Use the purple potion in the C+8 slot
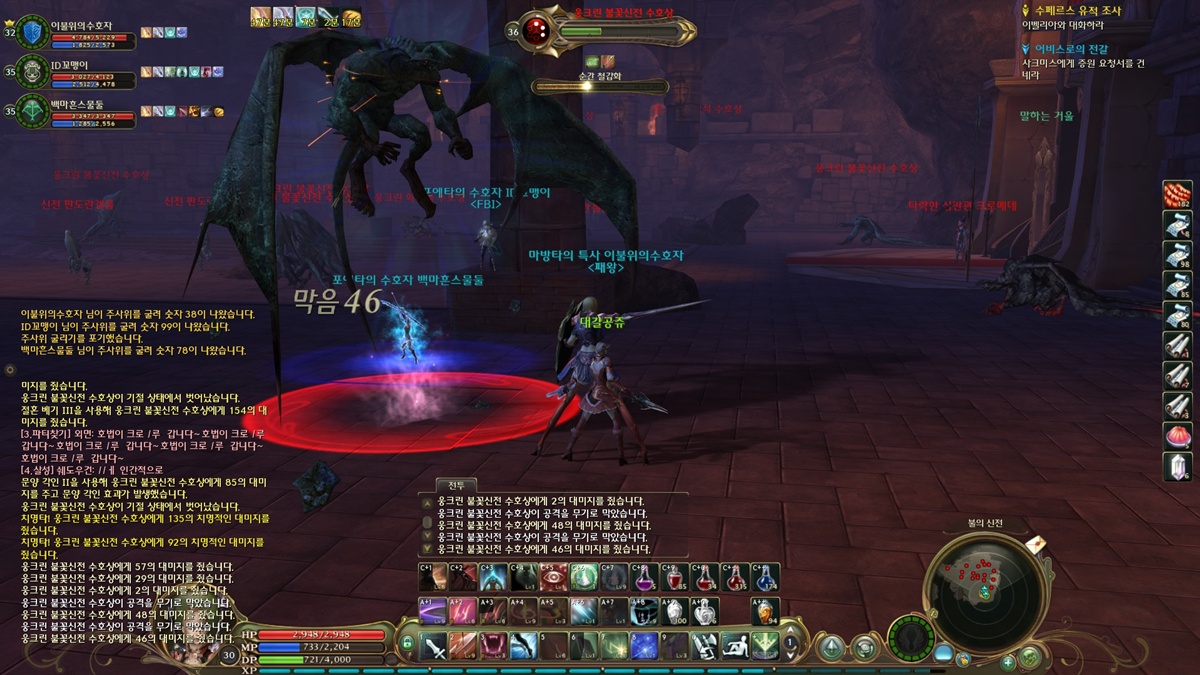This screenshot has width=1200, height=675. [x=645, y=578]
